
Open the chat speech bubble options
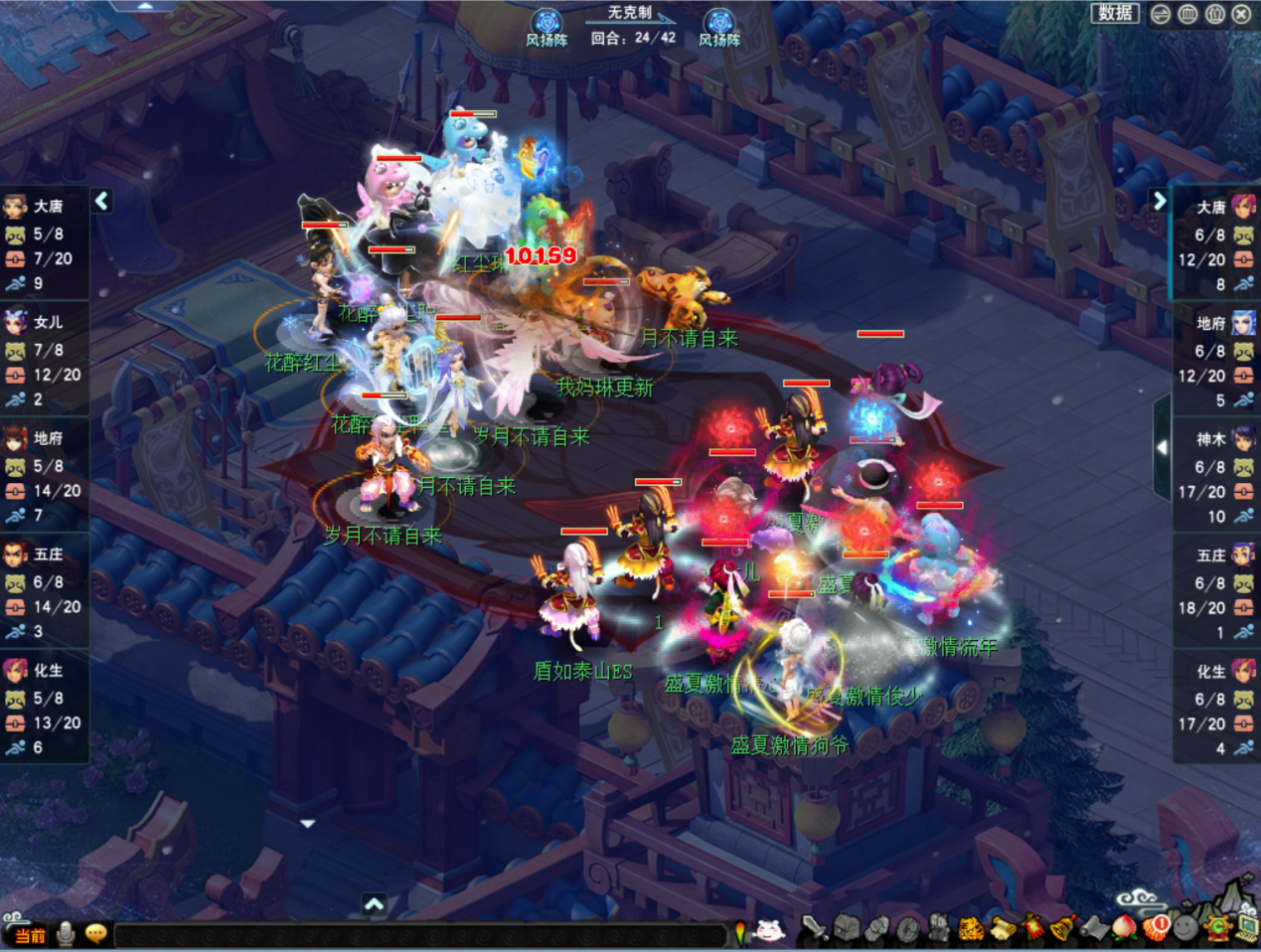96,934
